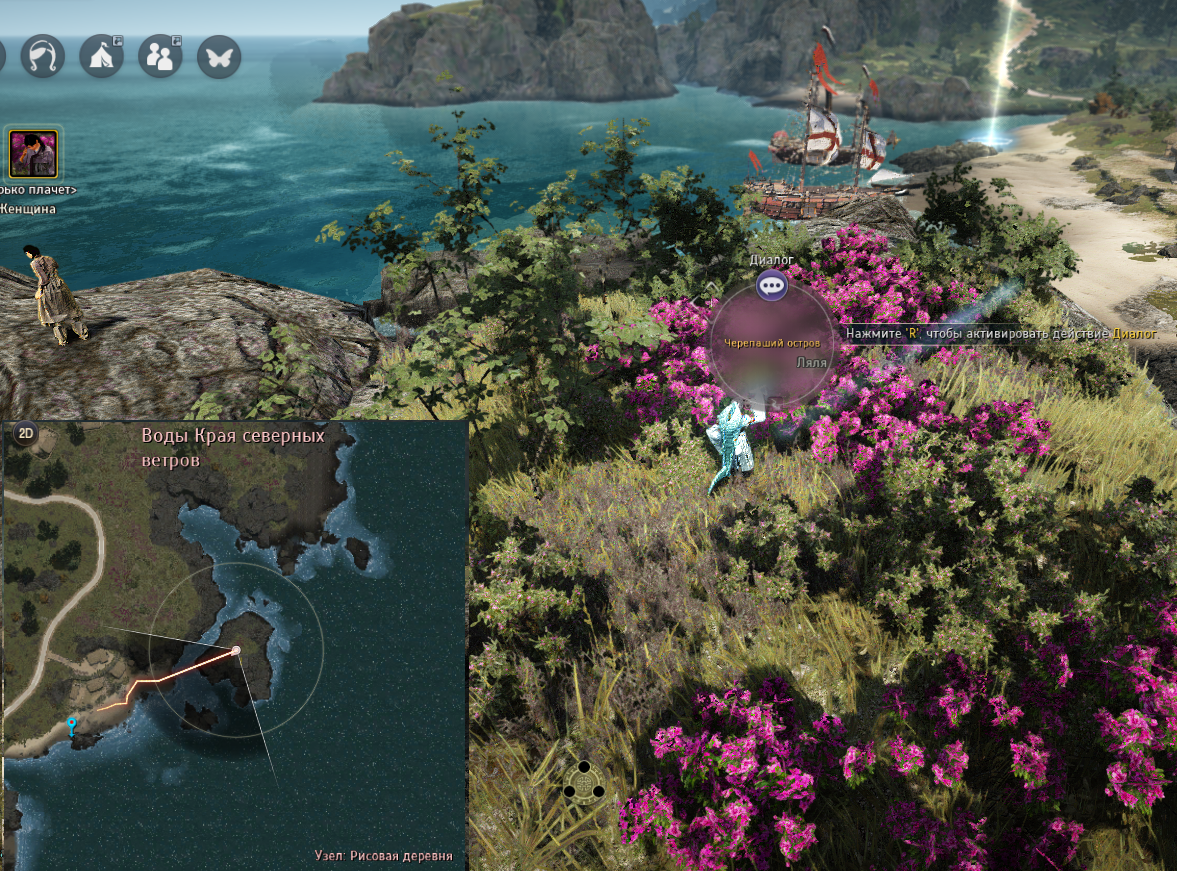Click the three-dot round icon in the grass
This screenshot has width=1177, height=871.
click(x=584, y=780)
